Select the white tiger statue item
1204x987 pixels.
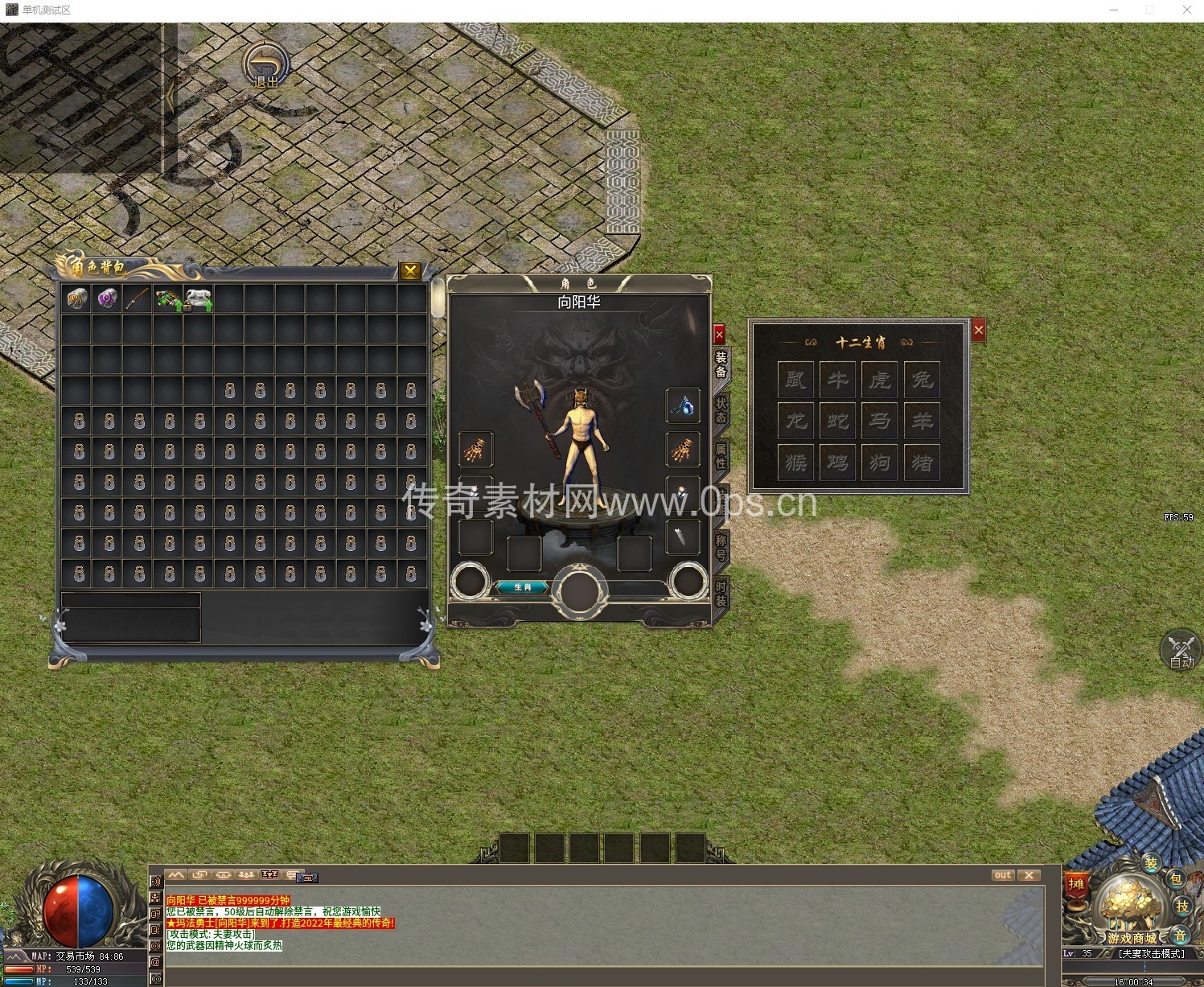tap(198, 299)
